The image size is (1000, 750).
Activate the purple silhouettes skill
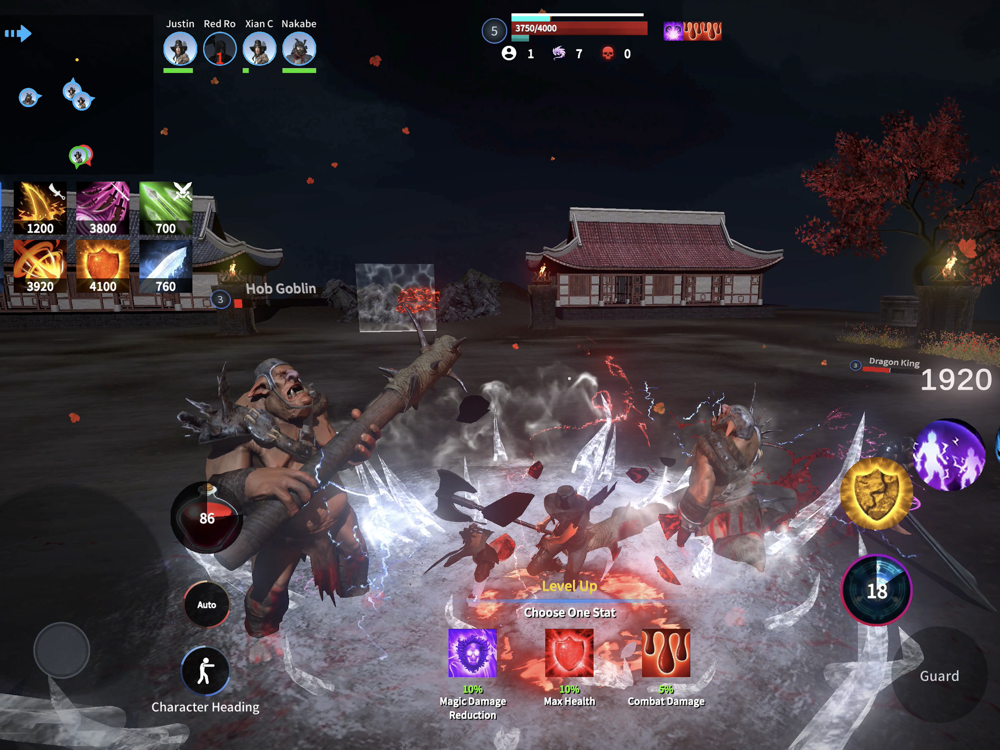(x=949, y=455)
